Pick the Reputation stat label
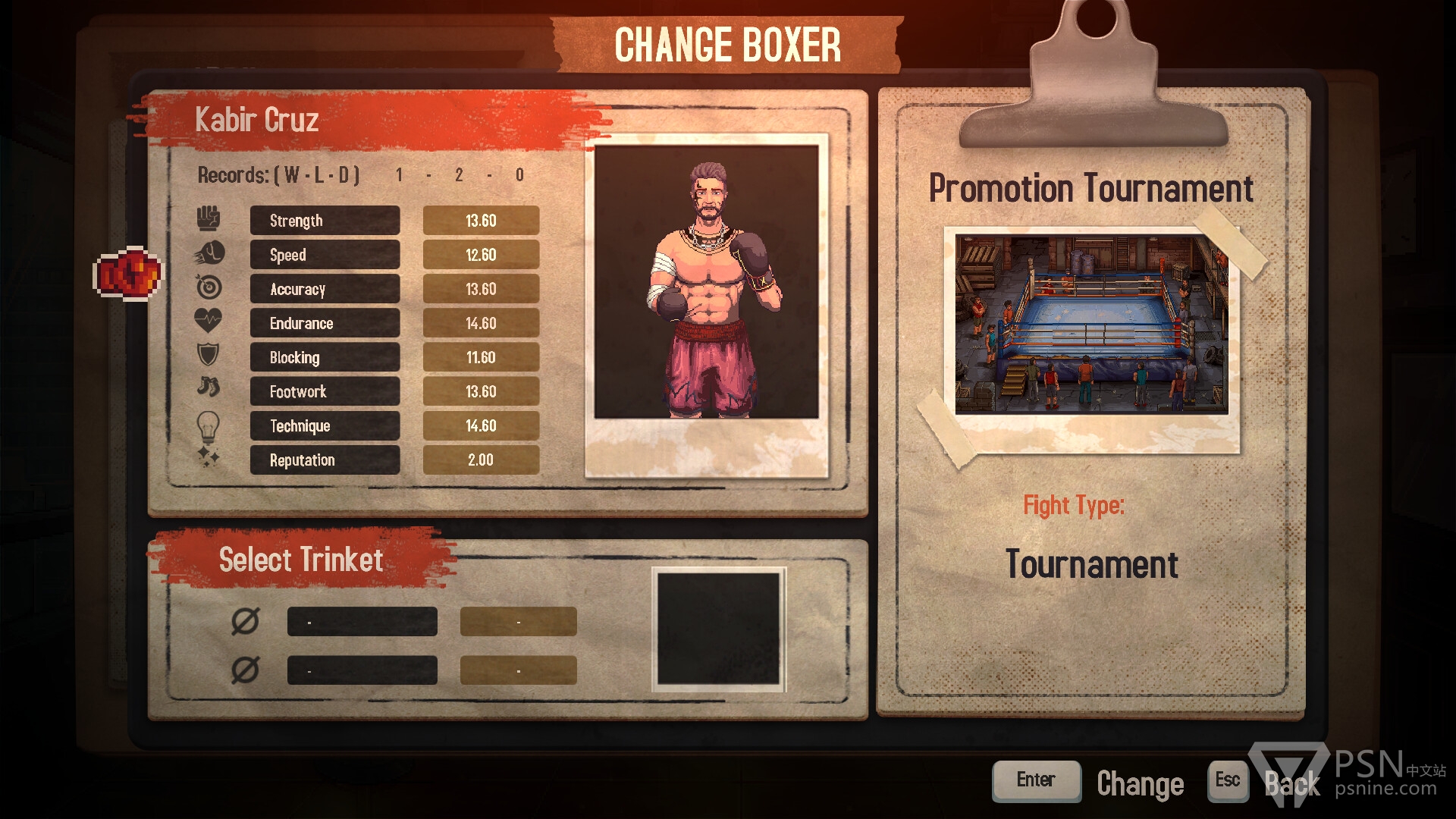The width and height of the screenshot is (1456, 819). tap(325, 460)
